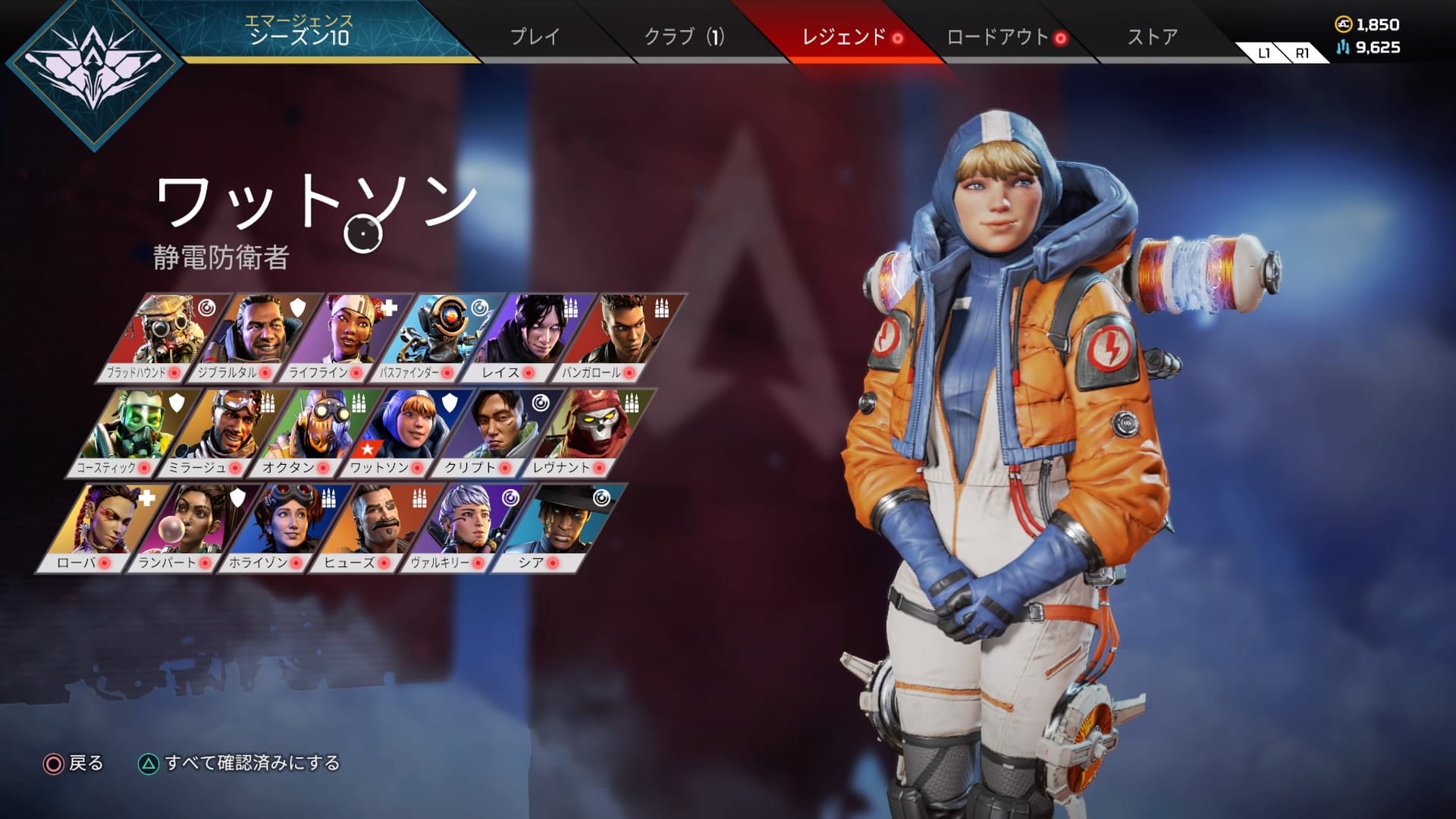Switch to the クラブ (1) tab

click(684, 34)
